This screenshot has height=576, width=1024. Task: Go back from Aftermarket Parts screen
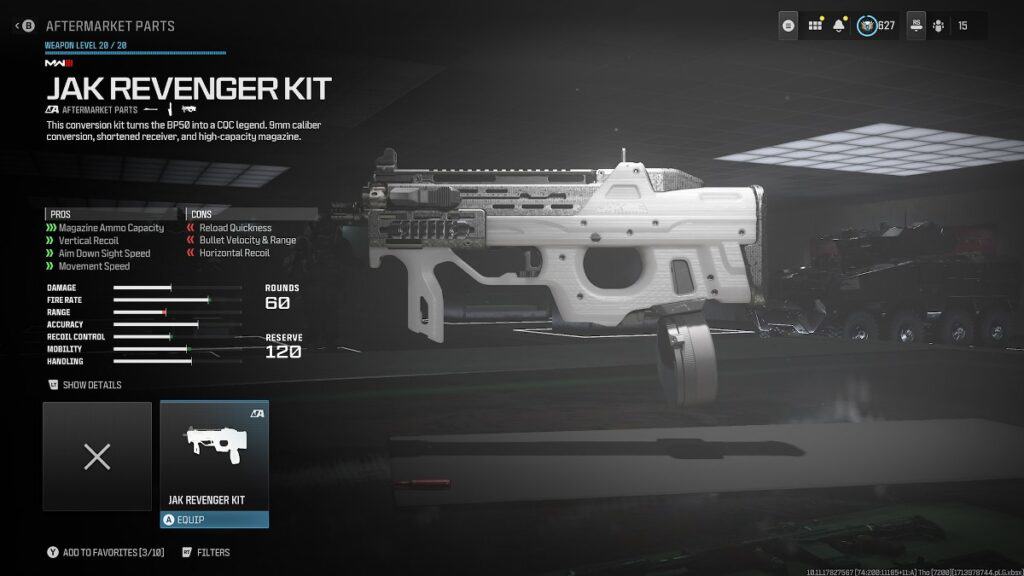[x=24, y=25]
